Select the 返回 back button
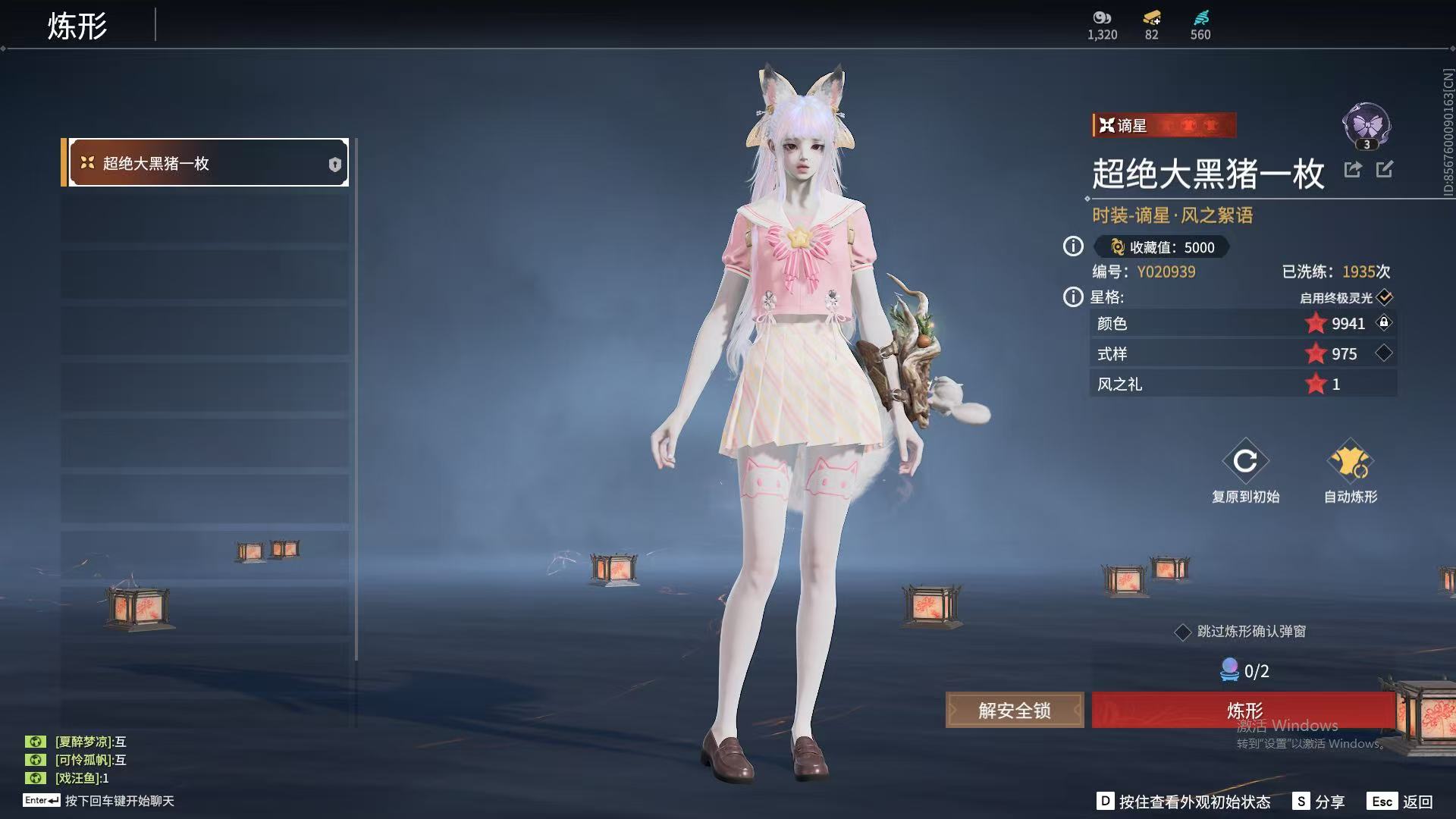 (1400, 802)
